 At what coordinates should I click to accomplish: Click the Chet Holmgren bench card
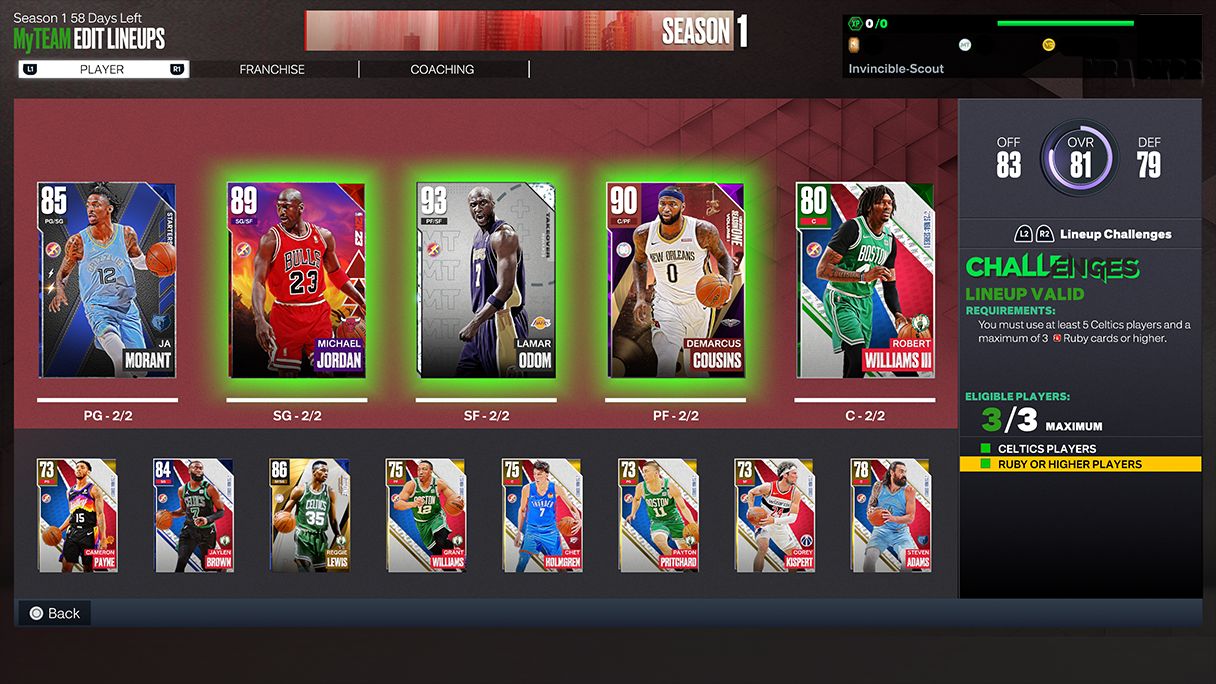(x=542, y=515)
